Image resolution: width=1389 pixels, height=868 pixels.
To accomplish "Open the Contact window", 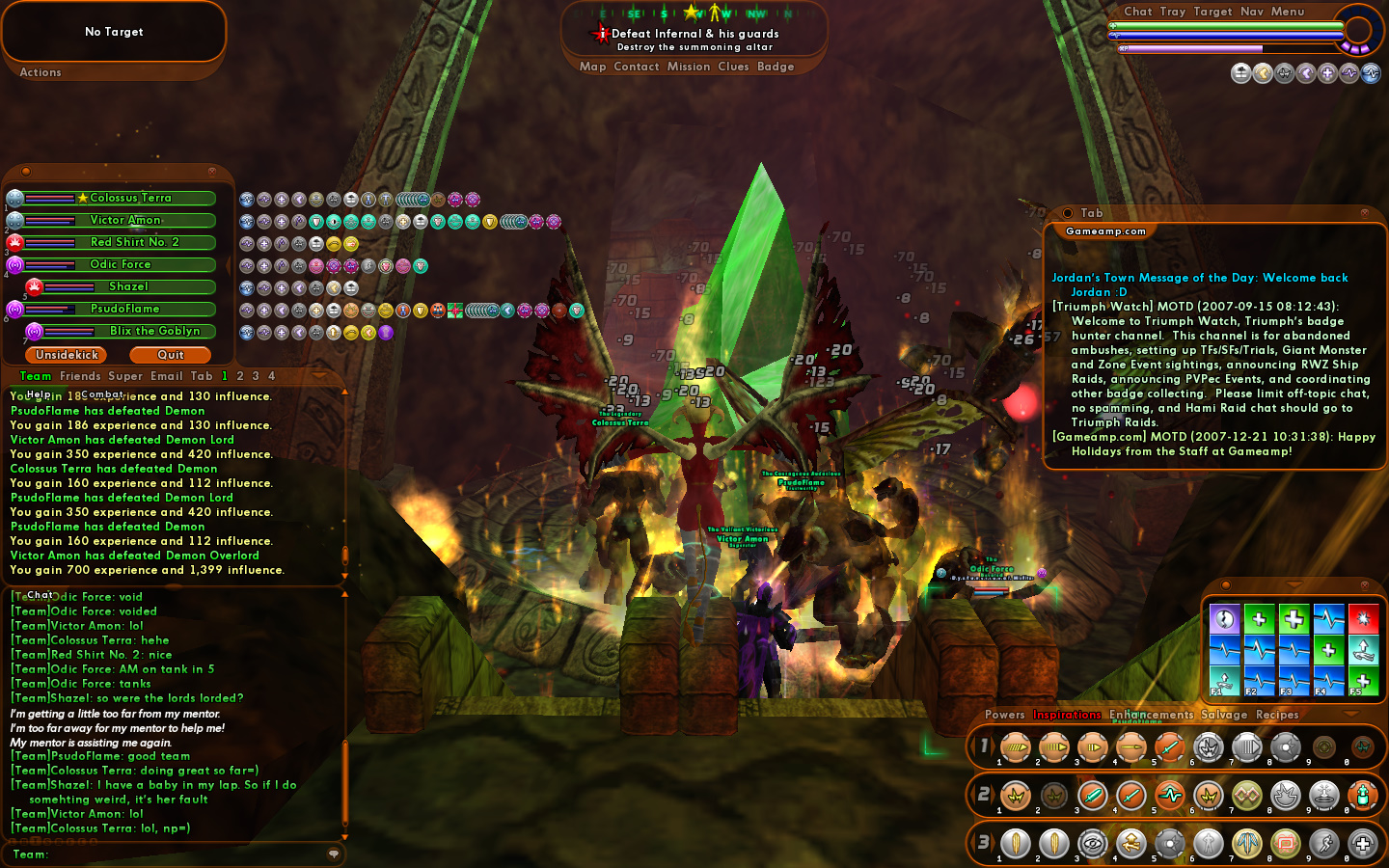I will [x=637, y=67].
